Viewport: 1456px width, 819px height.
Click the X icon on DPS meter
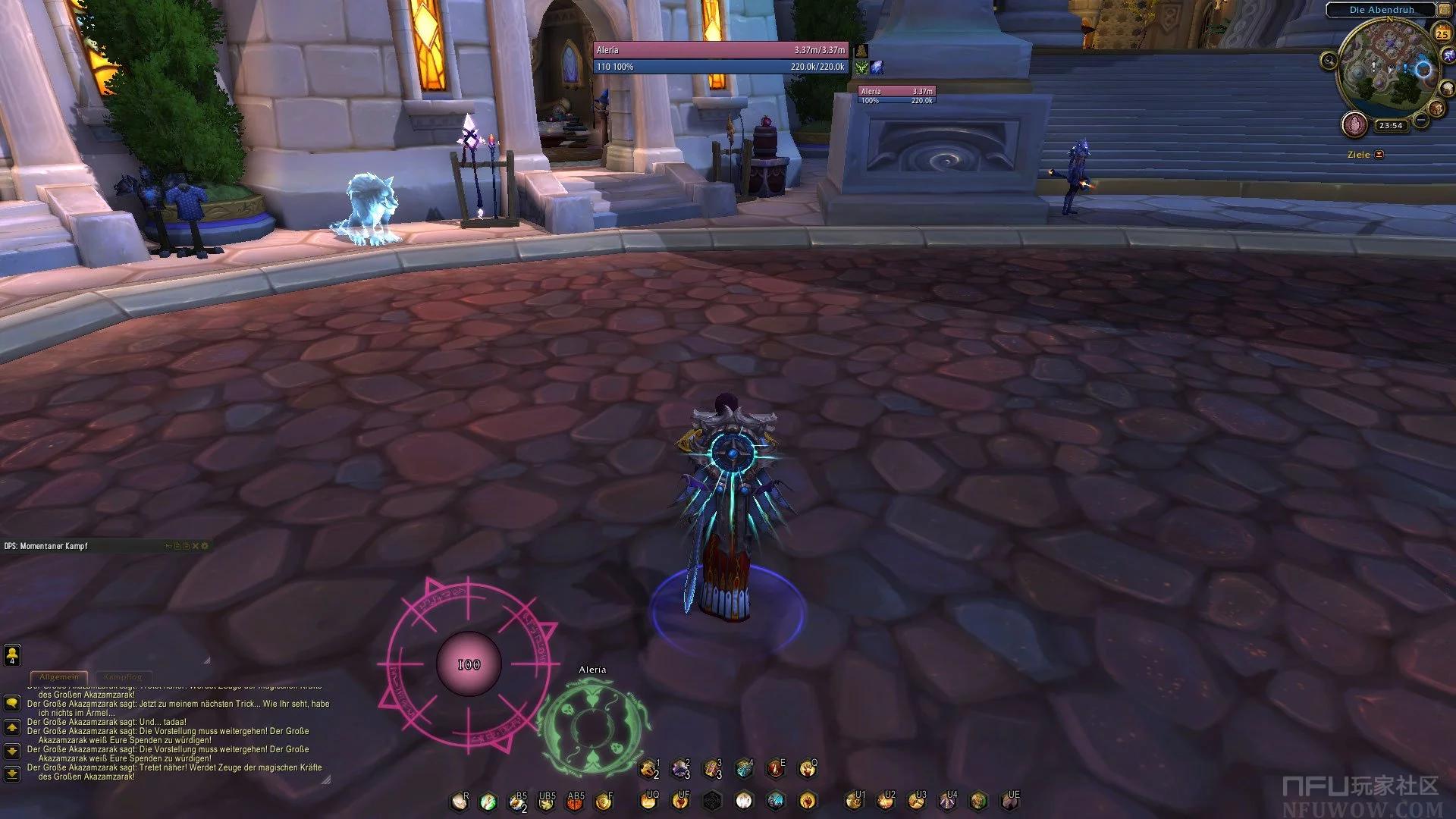[195, 546]
